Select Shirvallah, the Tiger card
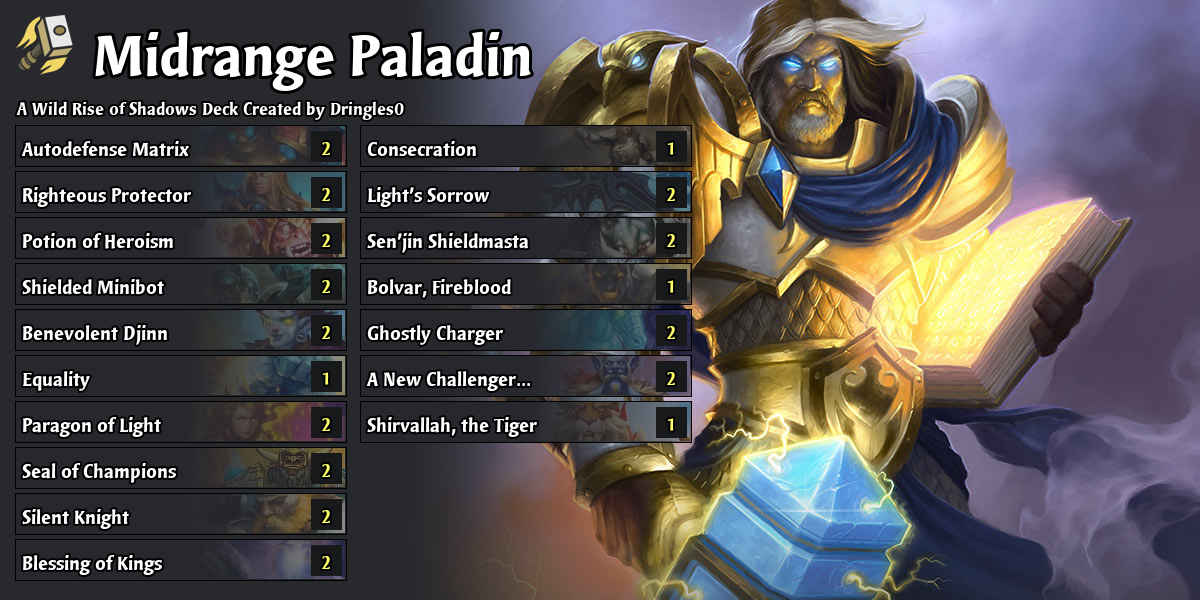This screenshot has width=1200, height=600. coord(525,426)
